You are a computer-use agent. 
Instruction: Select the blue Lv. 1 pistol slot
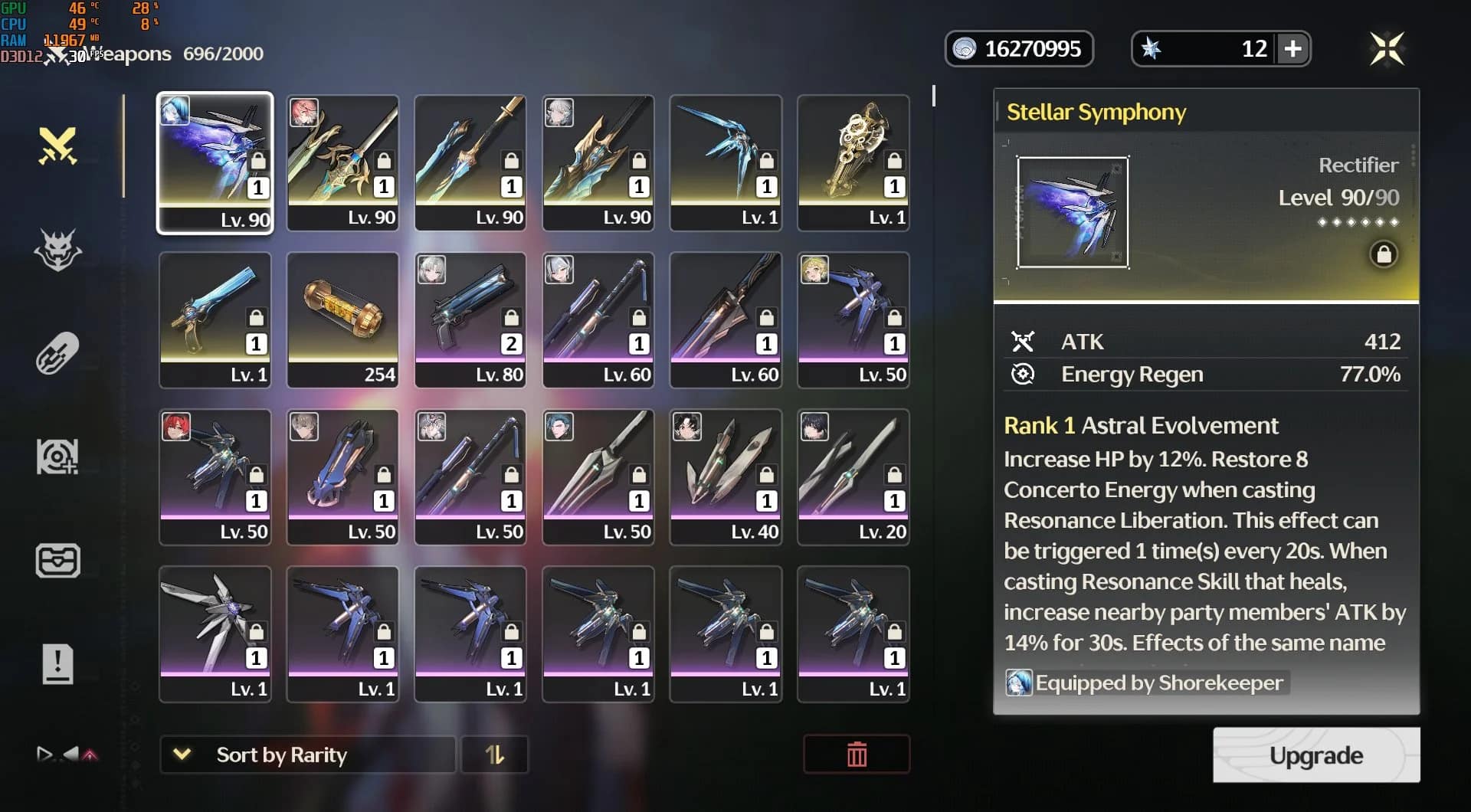coord(215,319)
